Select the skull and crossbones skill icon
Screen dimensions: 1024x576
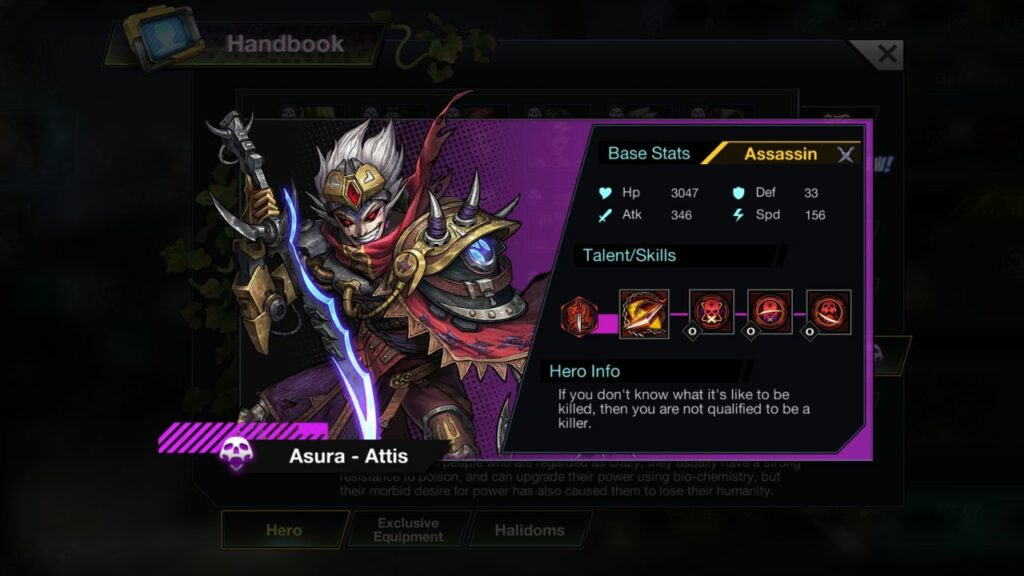tap(711, 312)
